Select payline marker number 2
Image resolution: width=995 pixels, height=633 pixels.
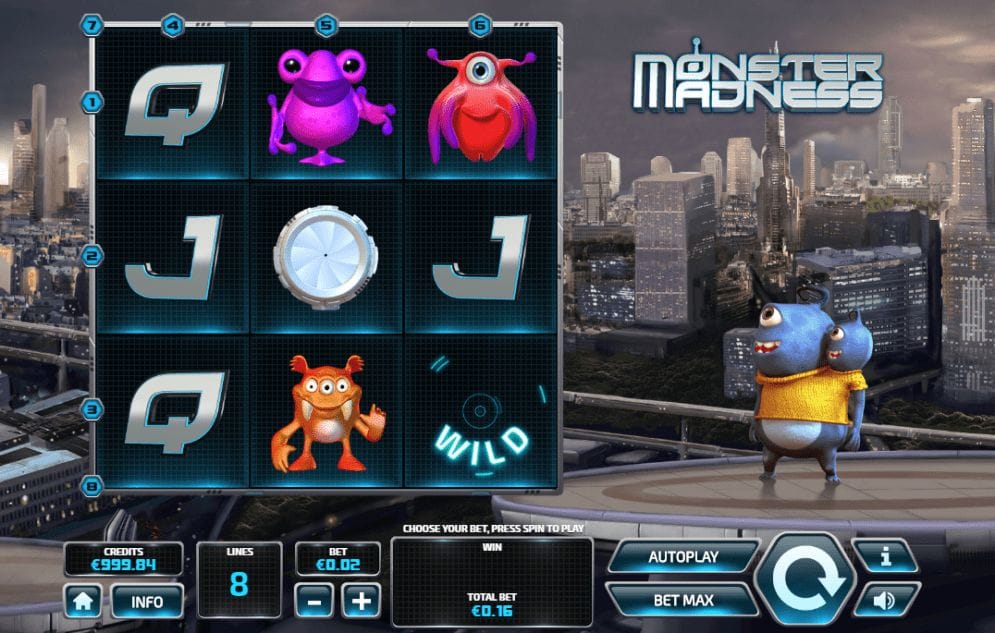(x=93, y=256)
